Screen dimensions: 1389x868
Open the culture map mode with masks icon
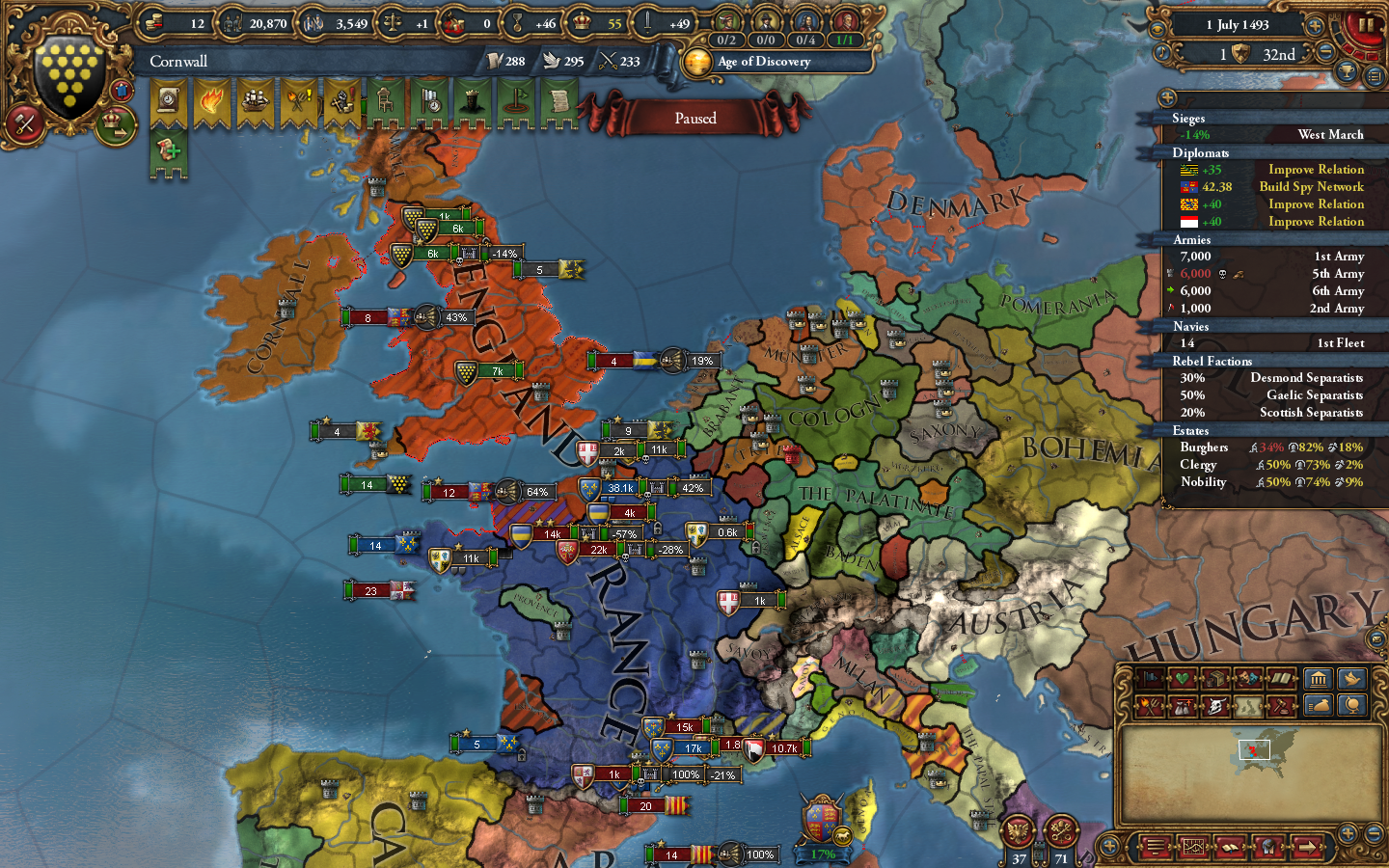click(x=1248, y=680)
